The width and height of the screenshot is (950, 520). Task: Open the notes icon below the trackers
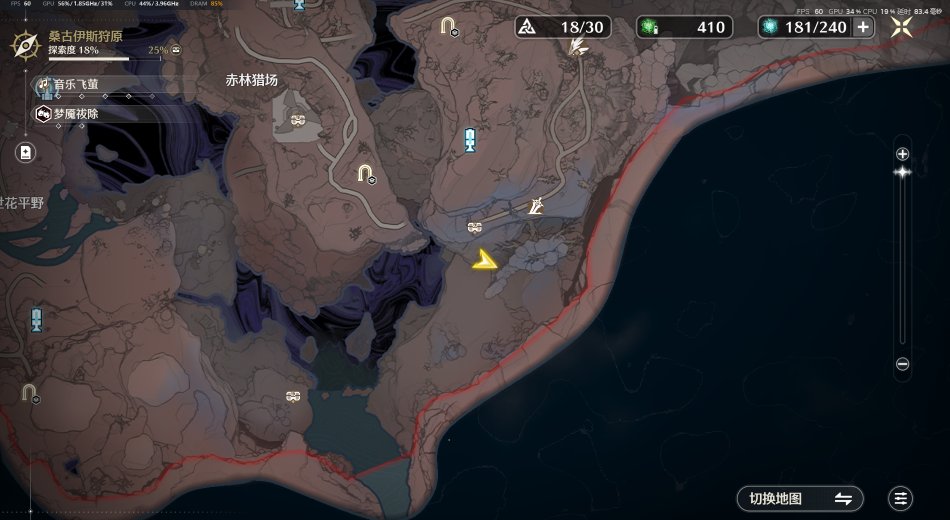click(x=25, y=152)
